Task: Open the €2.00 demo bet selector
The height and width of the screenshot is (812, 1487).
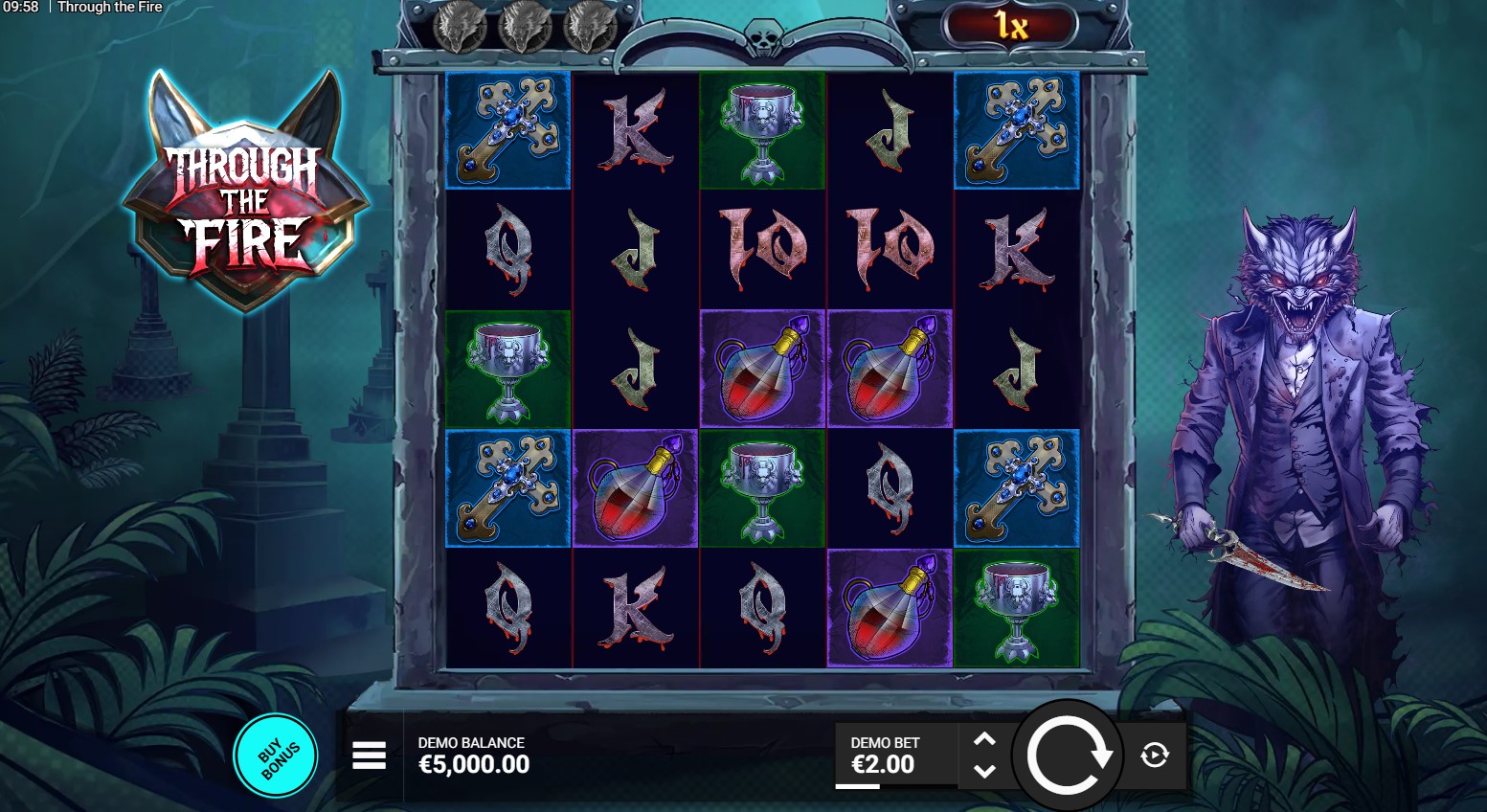Action: point(884,756)
